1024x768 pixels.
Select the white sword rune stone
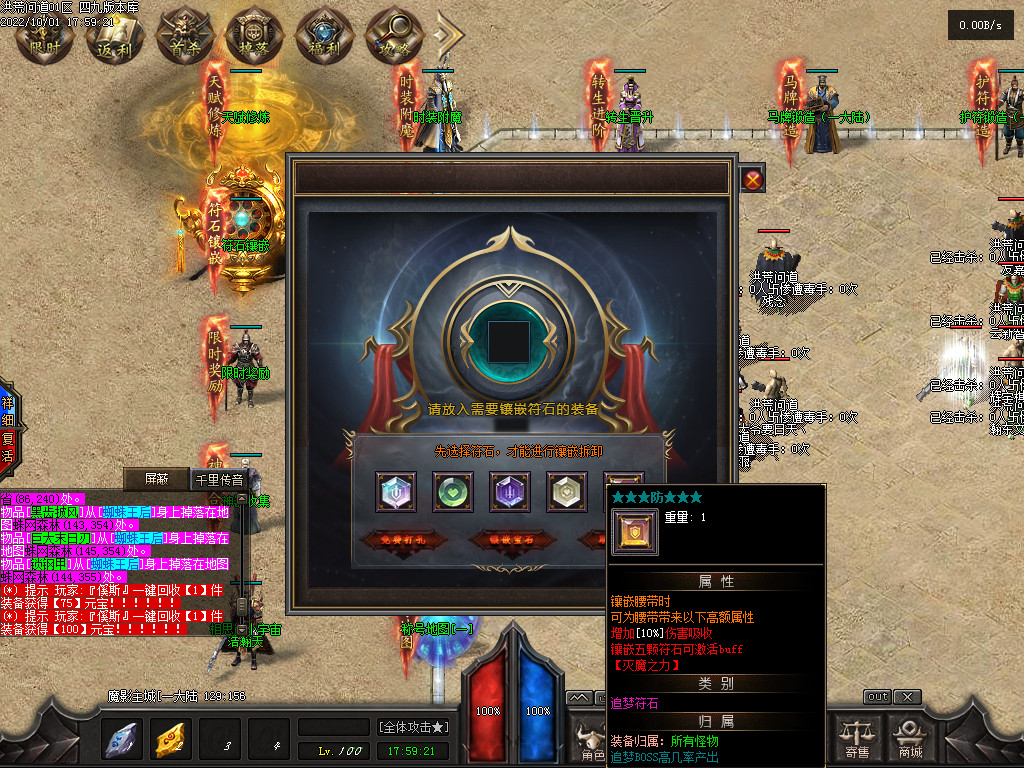[x=396, y=491]
